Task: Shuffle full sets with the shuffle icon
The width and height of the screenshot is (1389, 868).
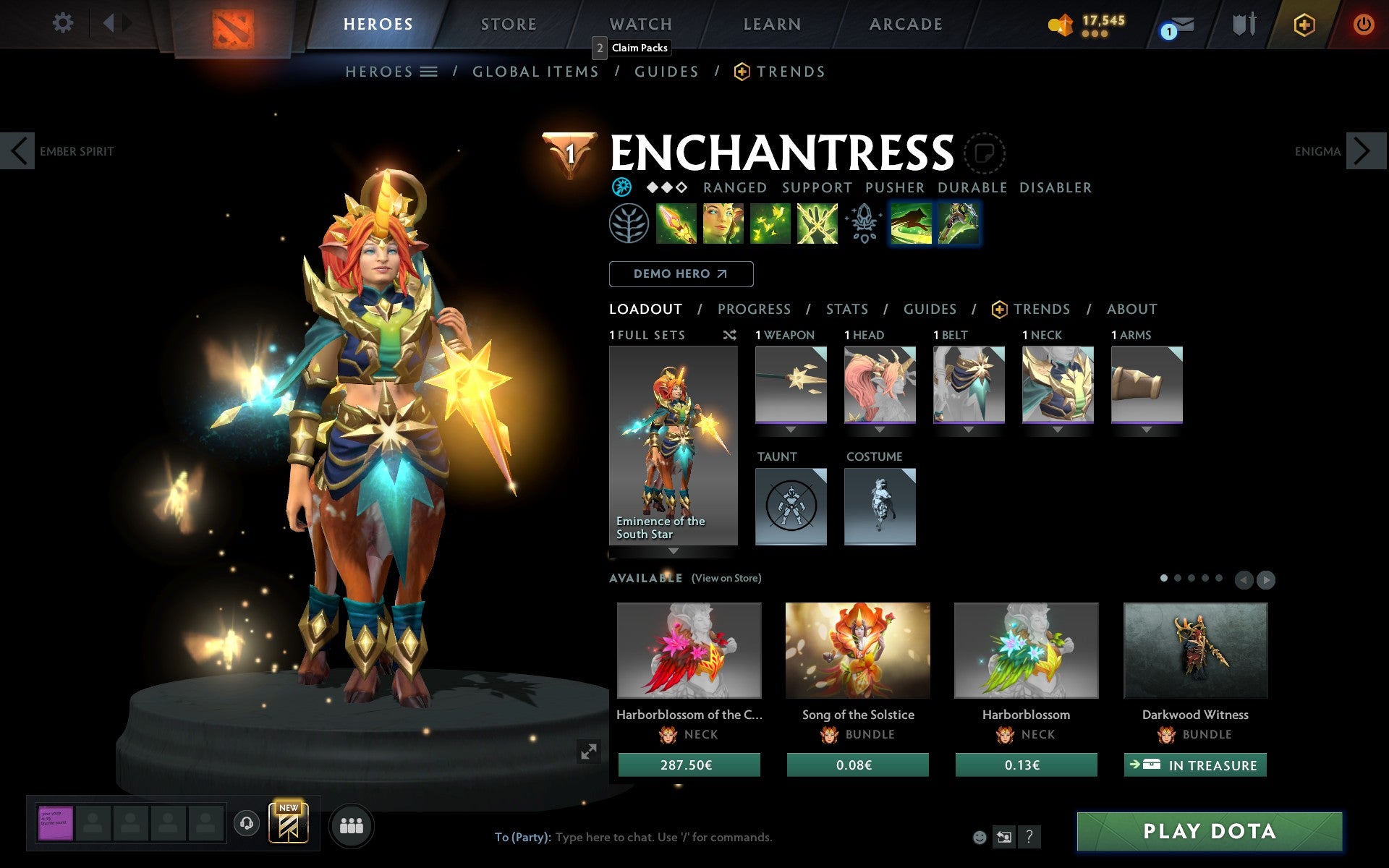Action: click(x=729, y=335)
